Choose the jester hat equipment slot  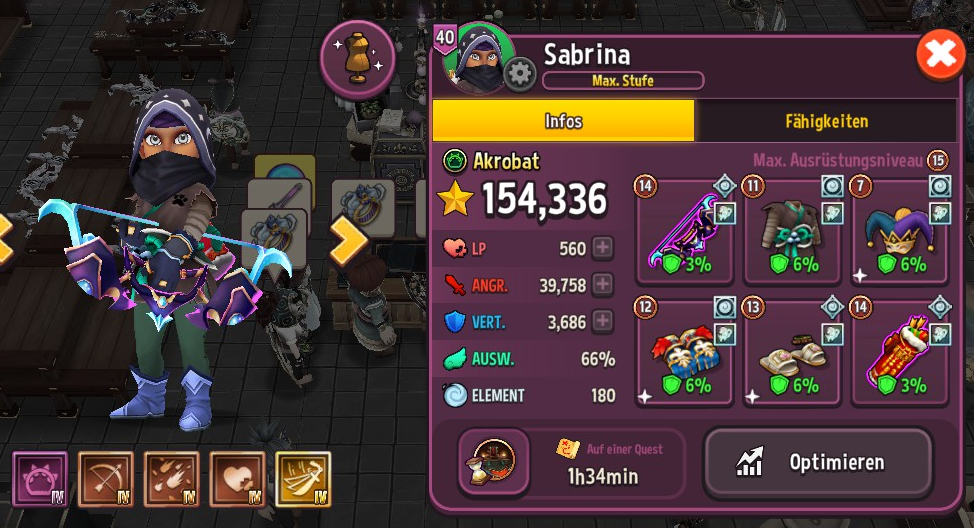pyautogui.click(x=900, y=232)
